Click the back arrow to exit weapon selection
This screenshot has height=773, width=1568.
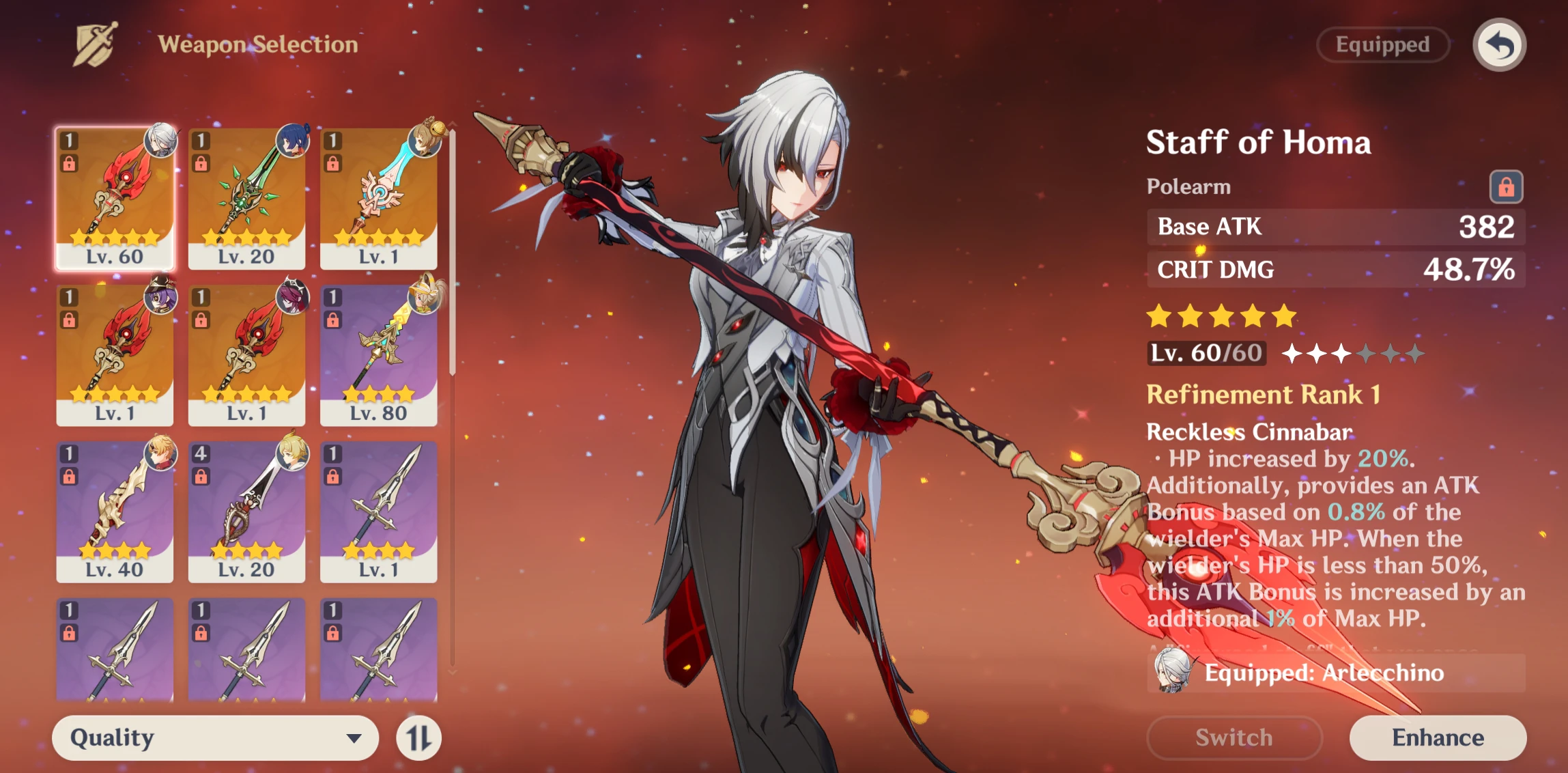tap(1499, 44)
